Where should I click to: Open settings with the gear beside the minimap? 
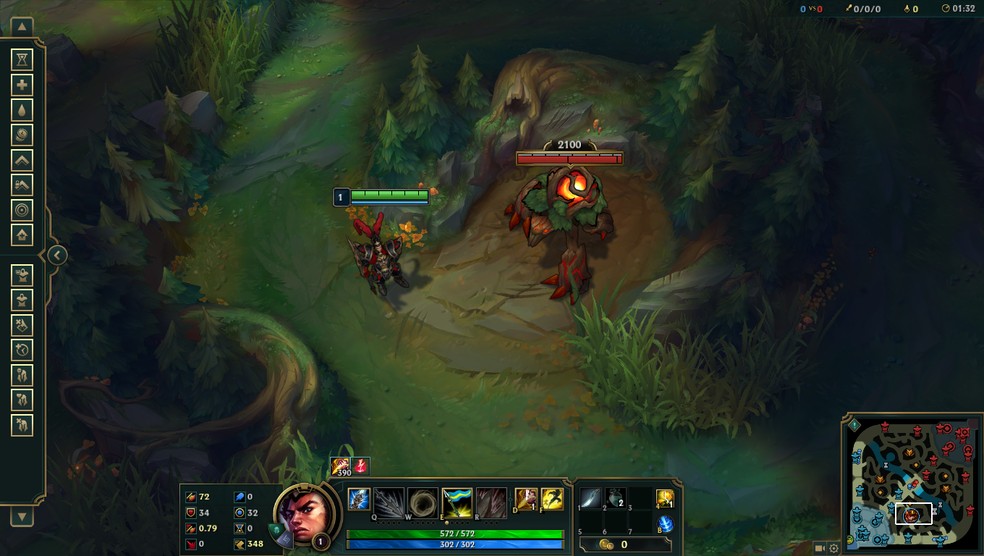click(834, 548)
